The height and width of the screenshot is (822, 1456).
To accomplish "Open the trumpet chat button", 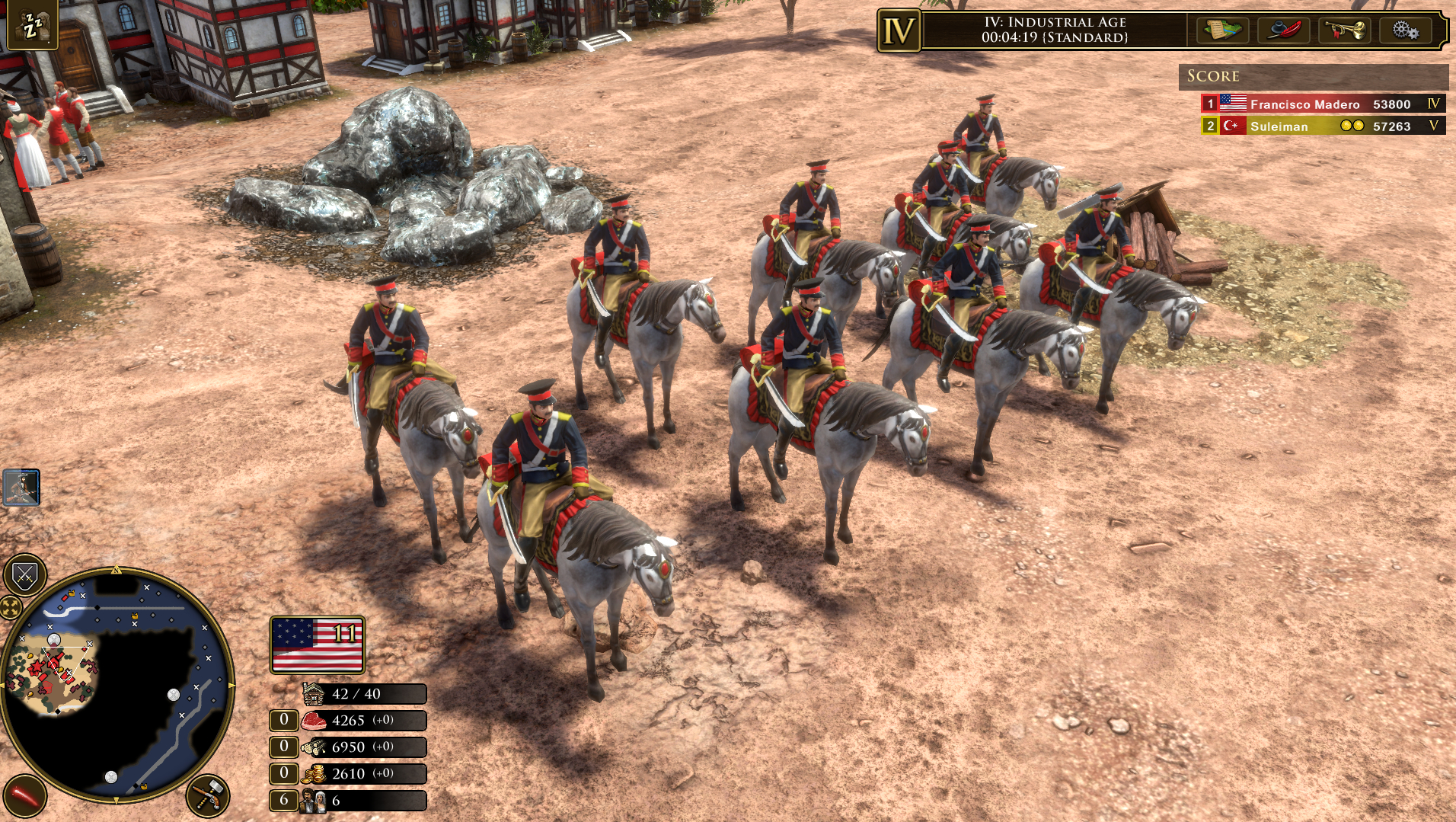I will click(1344, 30).
